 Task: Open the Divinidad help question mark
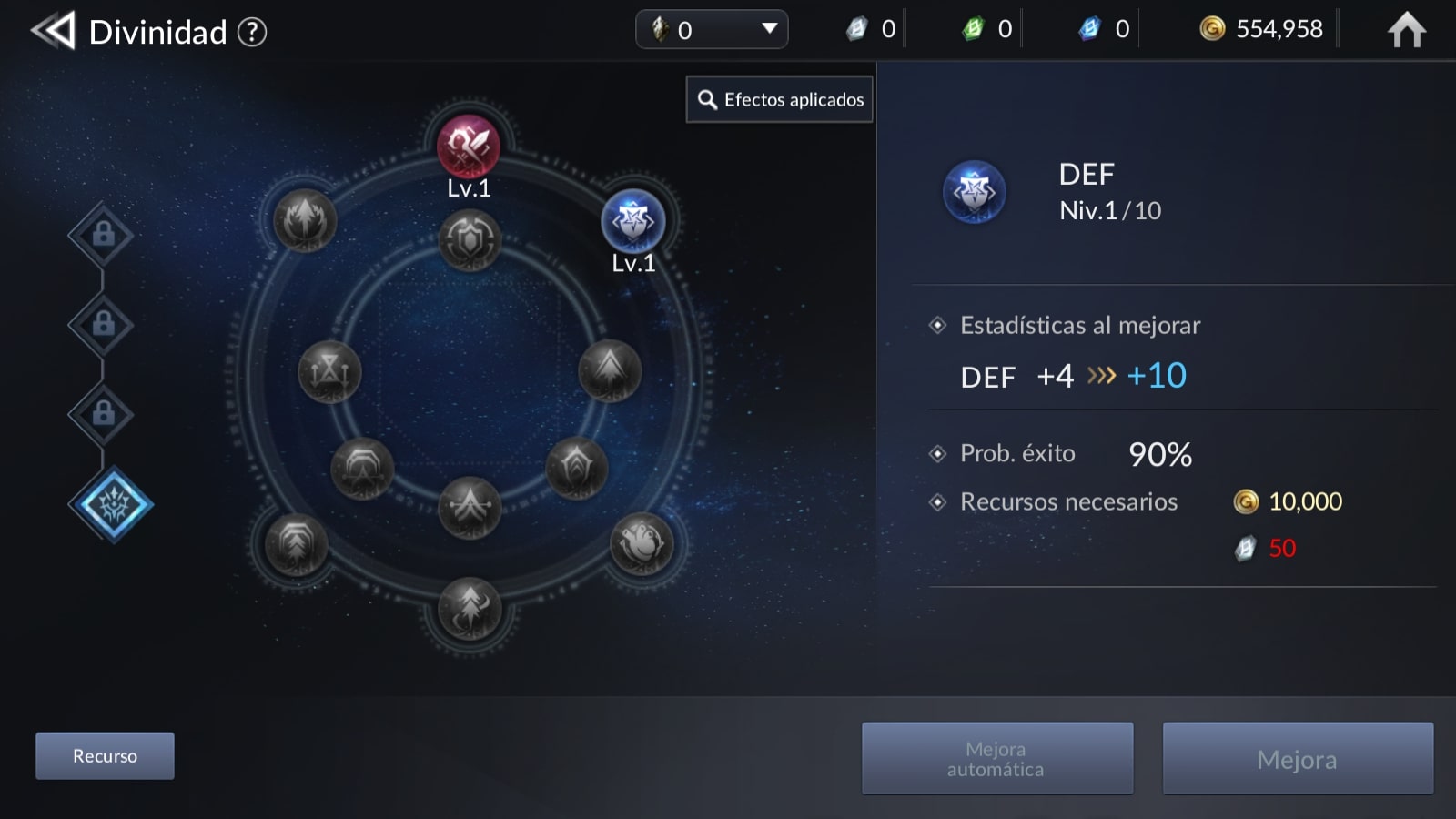[252, 33]
